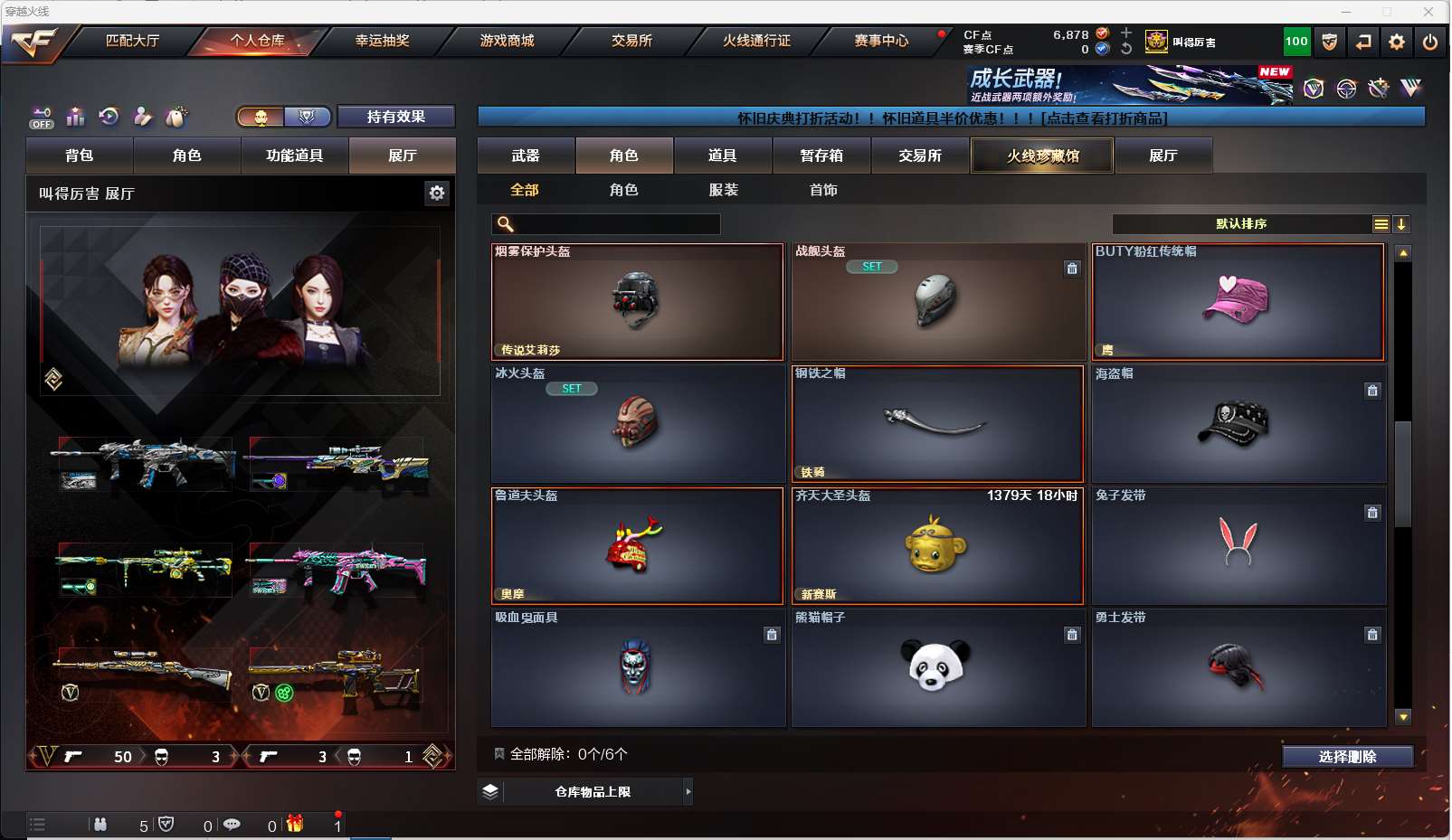Click the 选择删除 button
This screenshot has width=1452, height=840.
[x=1347, y=757]
